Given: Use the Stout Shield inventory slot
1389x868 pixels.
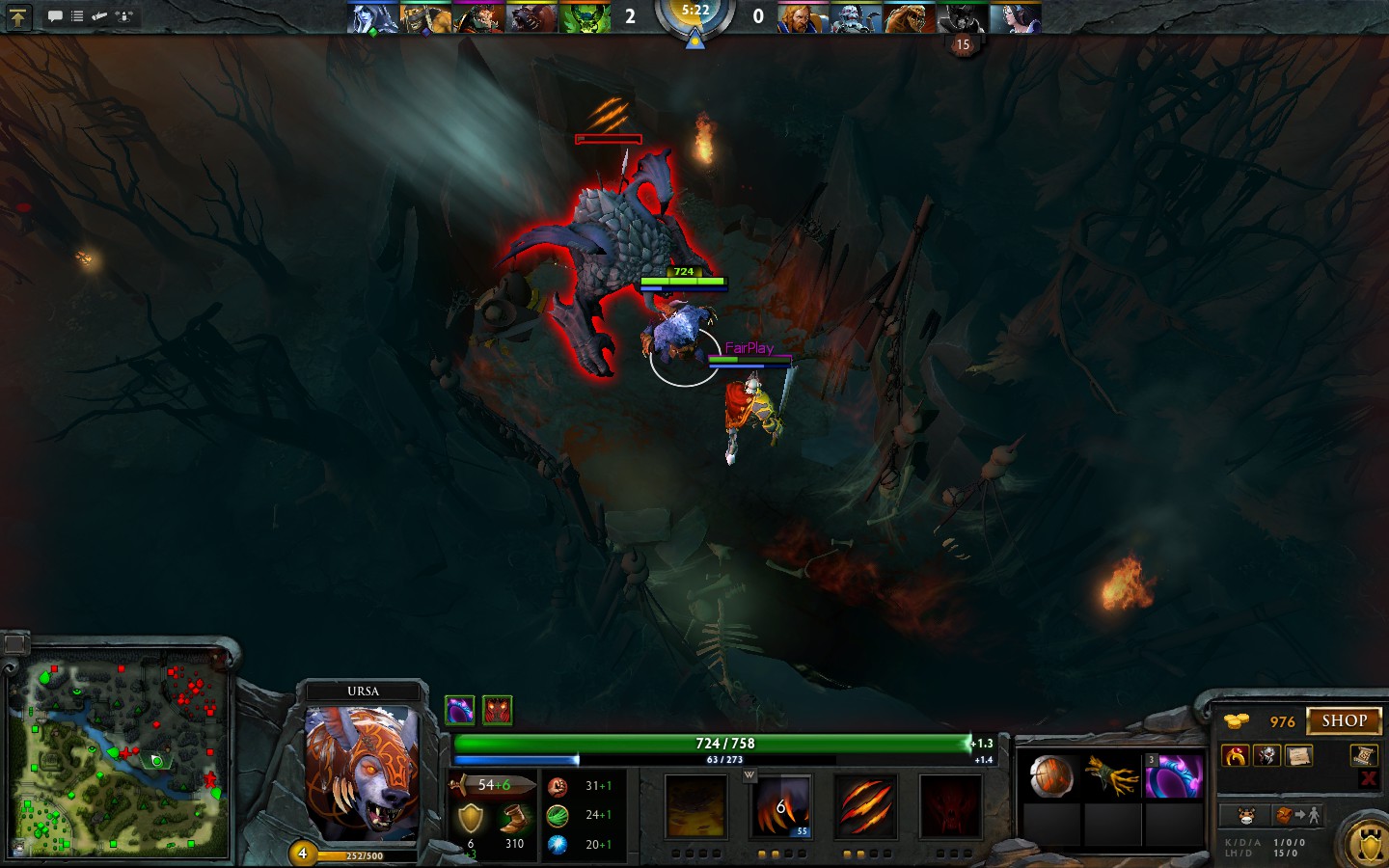Looking at the screenshot, I should (1051, 776).
